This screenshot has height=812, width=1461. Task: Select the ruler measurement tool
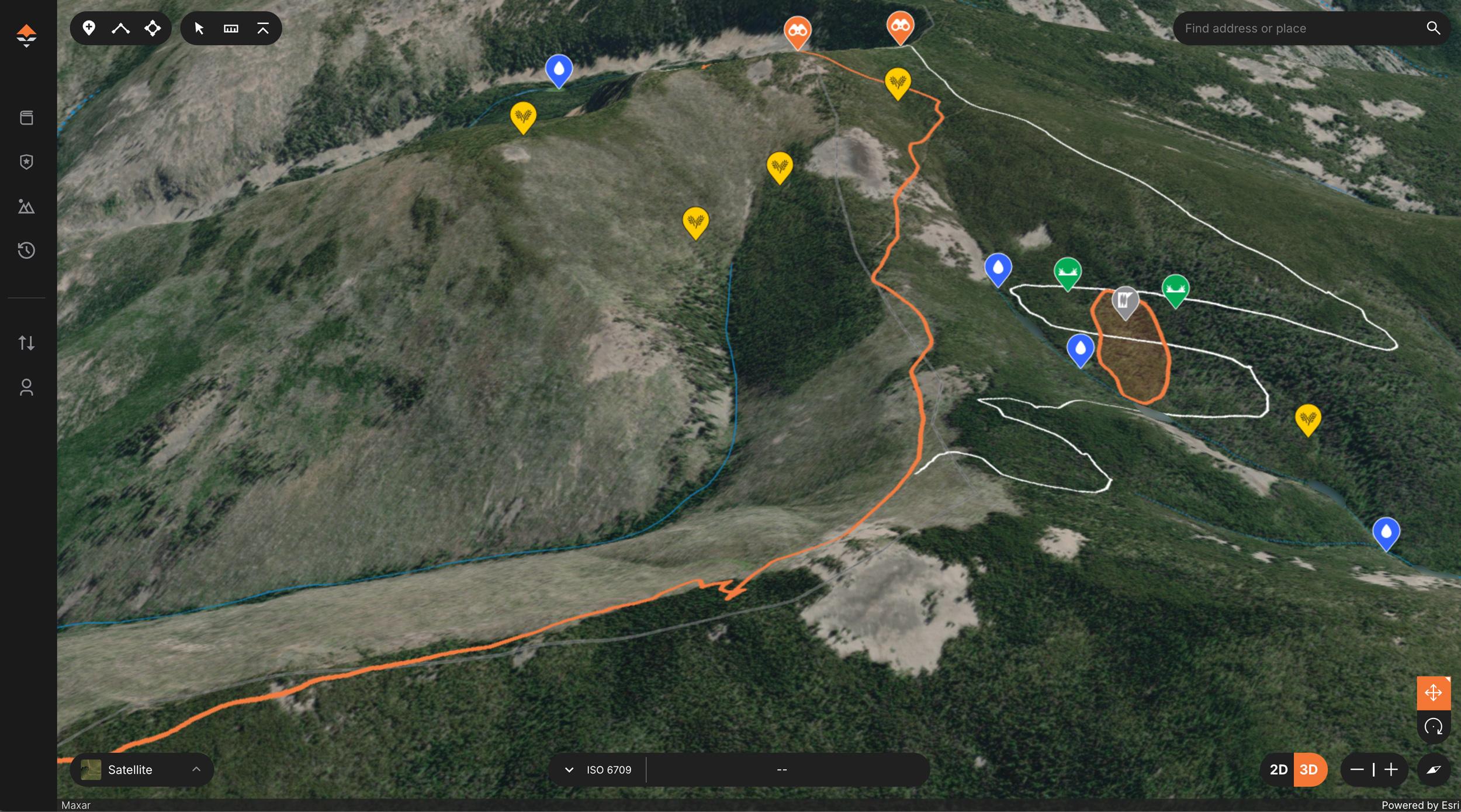click(230, 27)
